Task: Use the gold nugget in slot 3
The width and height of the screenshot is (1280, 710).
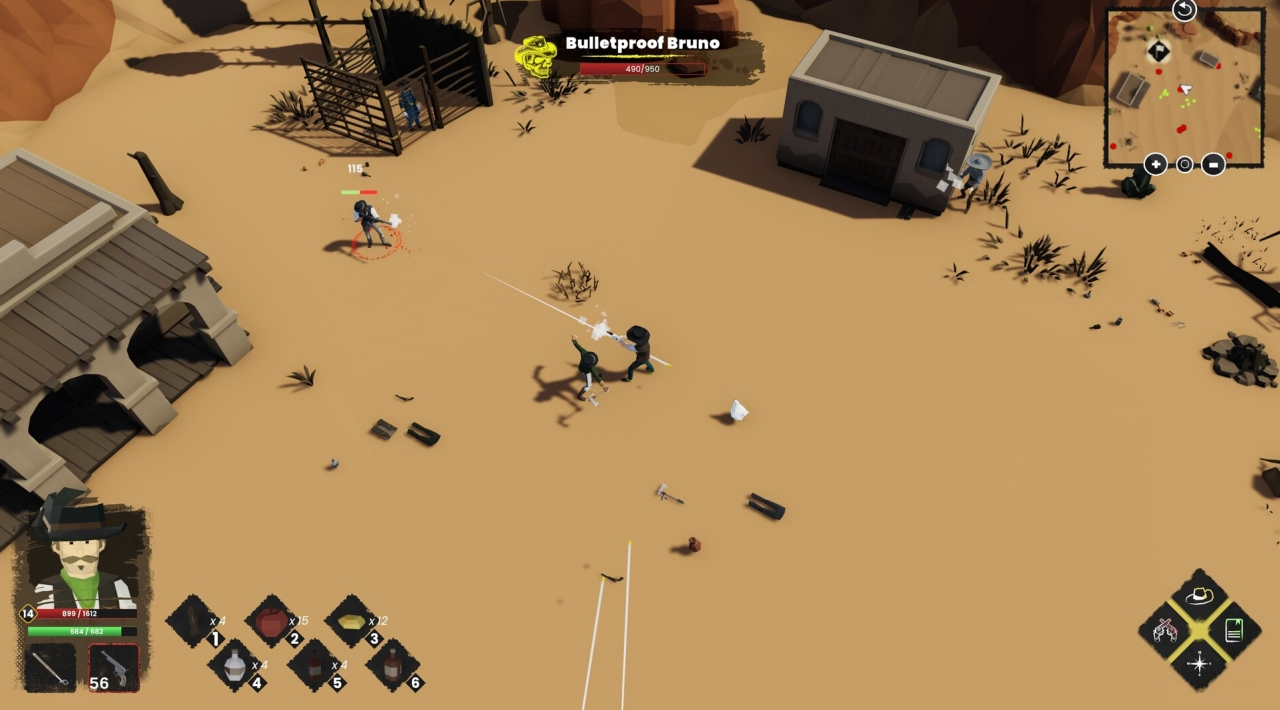Action: pos(351,621)
